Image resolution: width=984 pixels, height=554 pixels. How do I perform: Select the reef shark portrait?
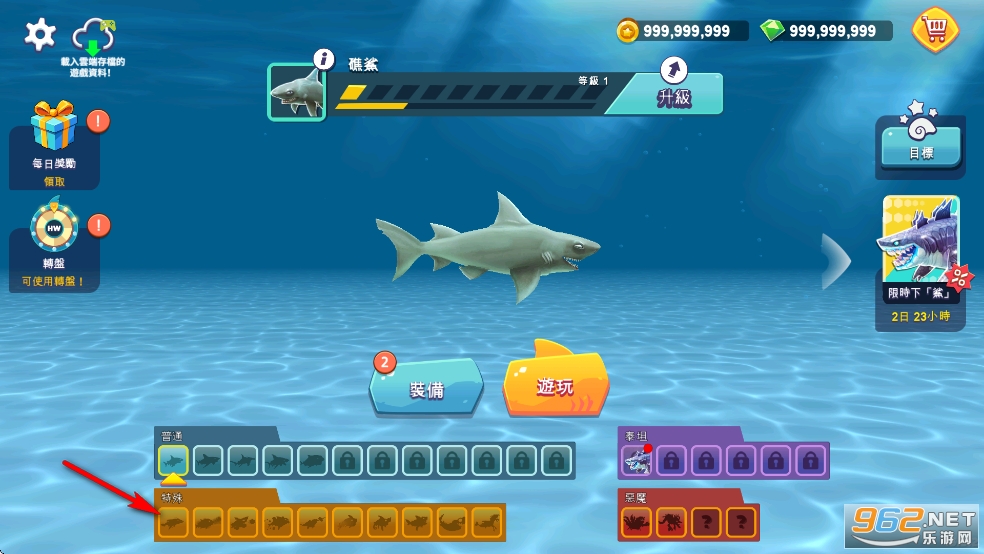(297, 92)
